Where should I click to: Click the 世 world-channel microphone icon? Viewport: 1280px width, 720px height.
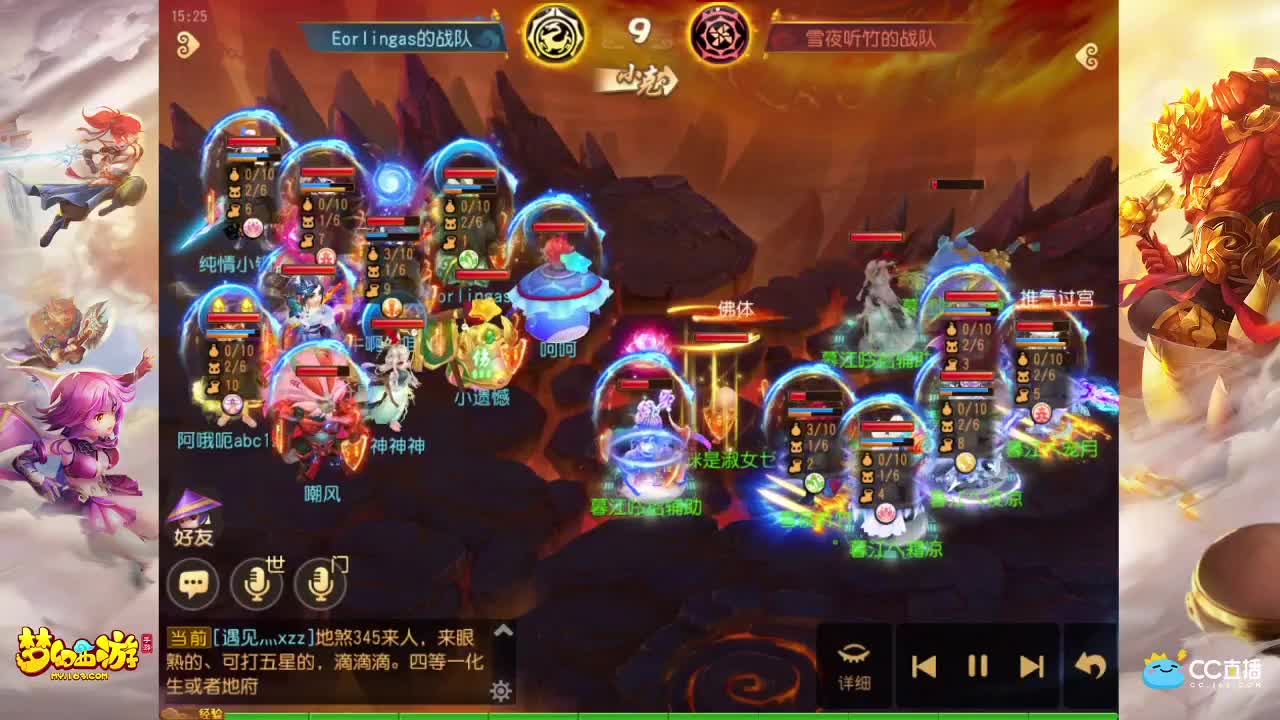pos(258,581)
